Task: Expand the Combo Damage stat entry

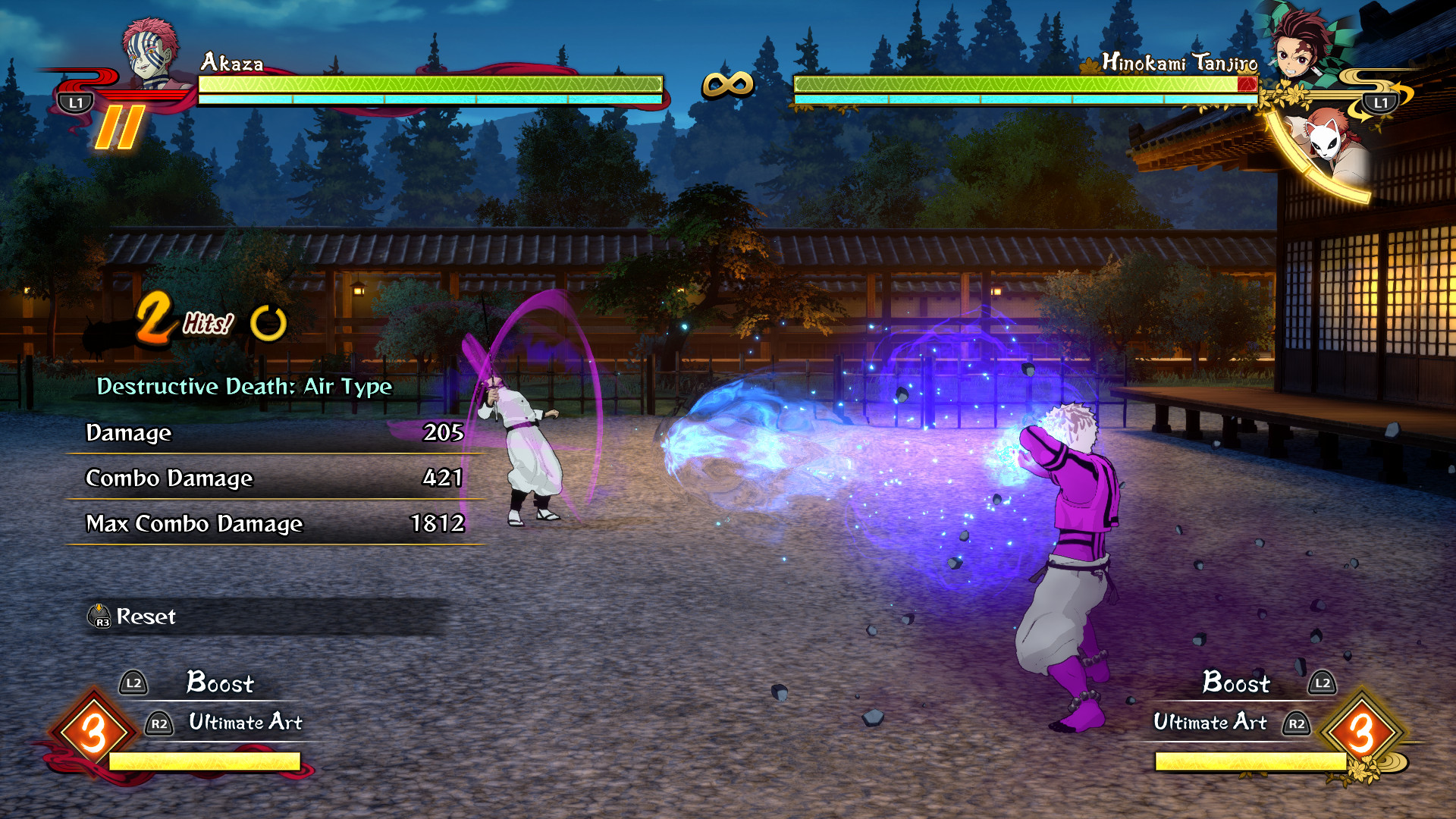Action: tap(273, 479)
